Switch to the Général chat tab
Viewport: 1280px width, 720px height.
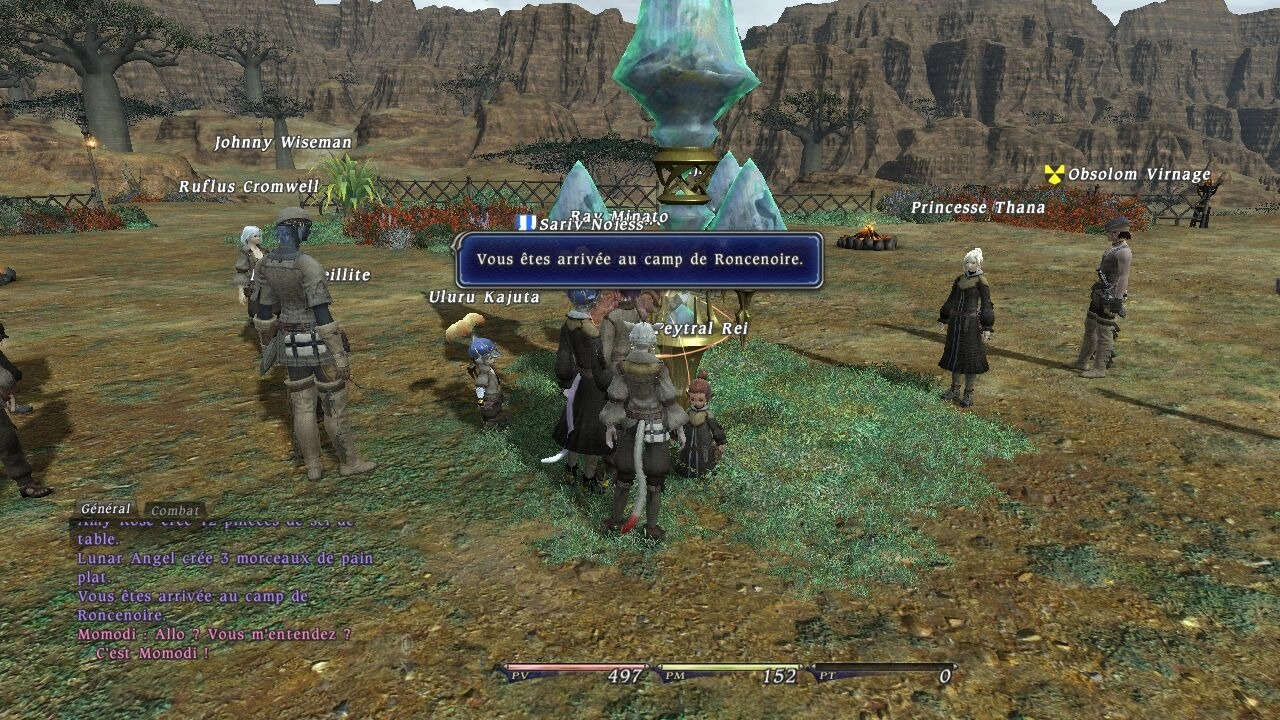tap(105, 509)
